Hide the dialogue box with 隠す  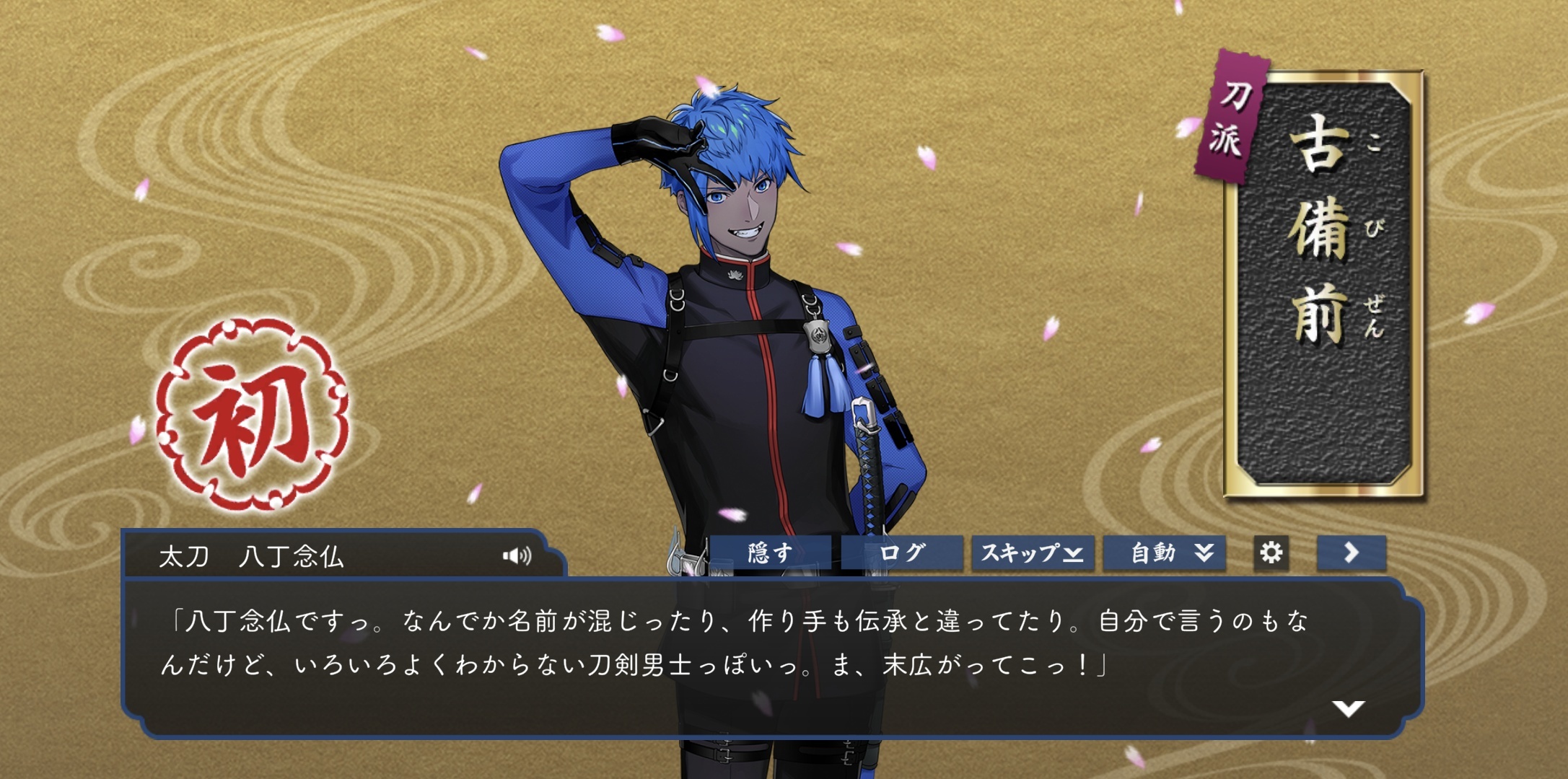[x=770, y=553]
